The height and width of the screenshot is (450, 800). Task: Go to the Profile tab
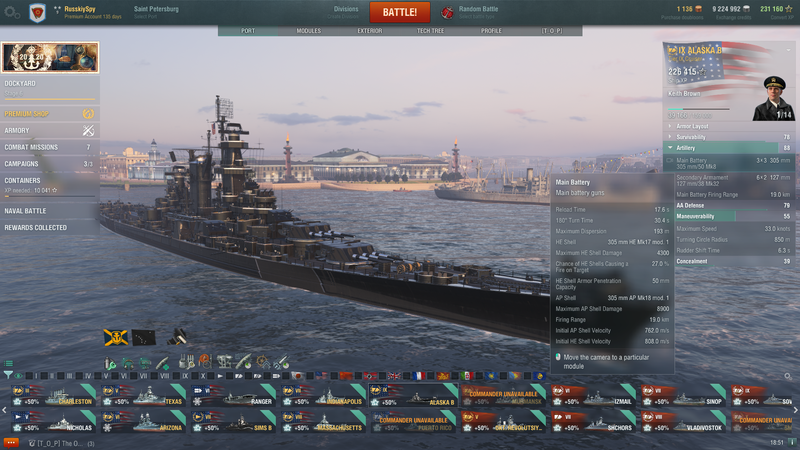click(491, 31)
